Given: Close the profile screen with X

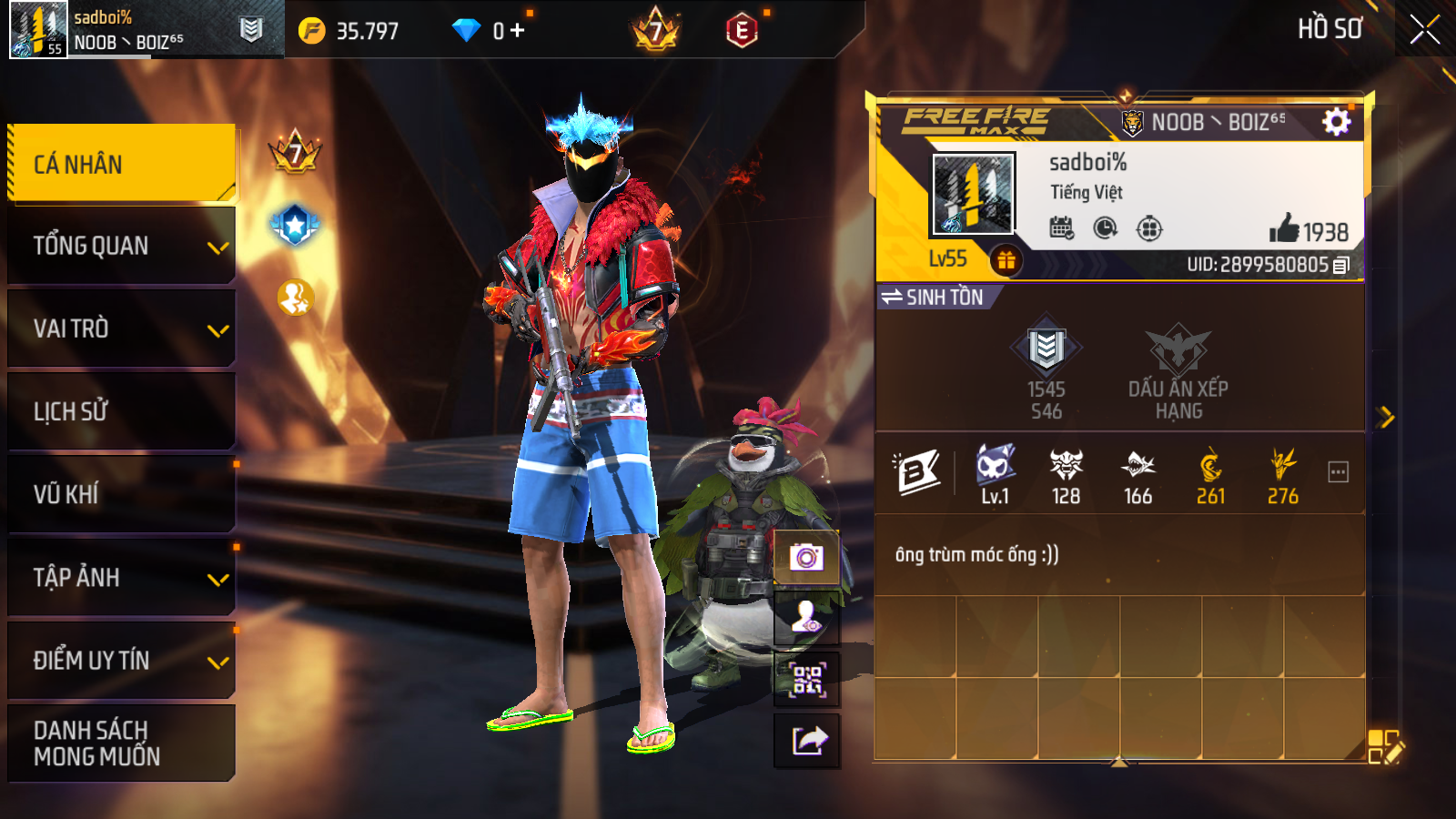Looking at the screenshot, I should 1424,29.
